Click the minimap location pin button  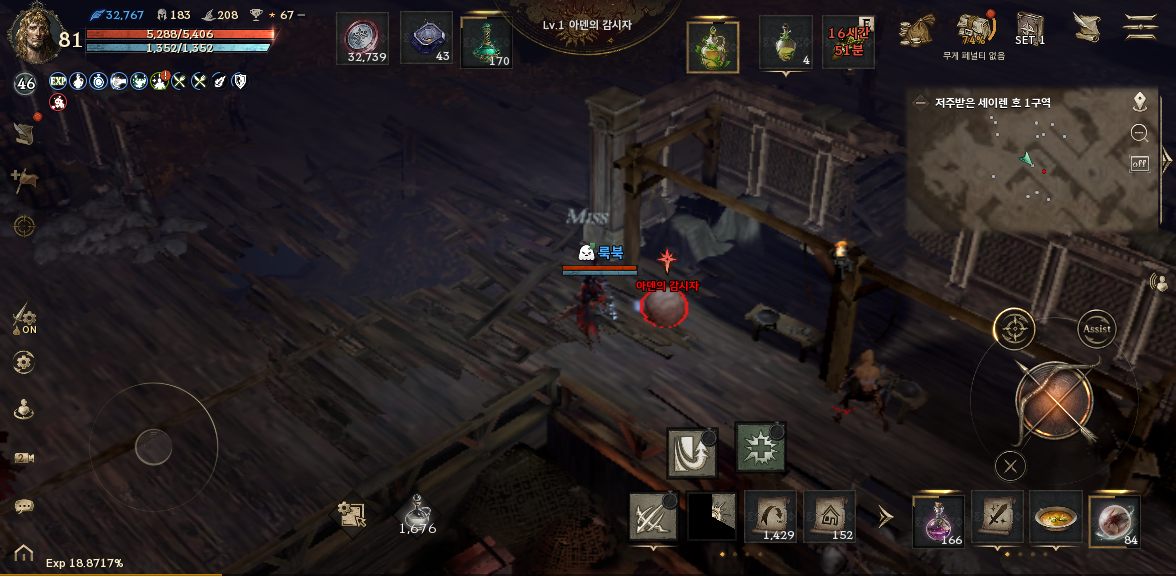[x=1139, y=101]
